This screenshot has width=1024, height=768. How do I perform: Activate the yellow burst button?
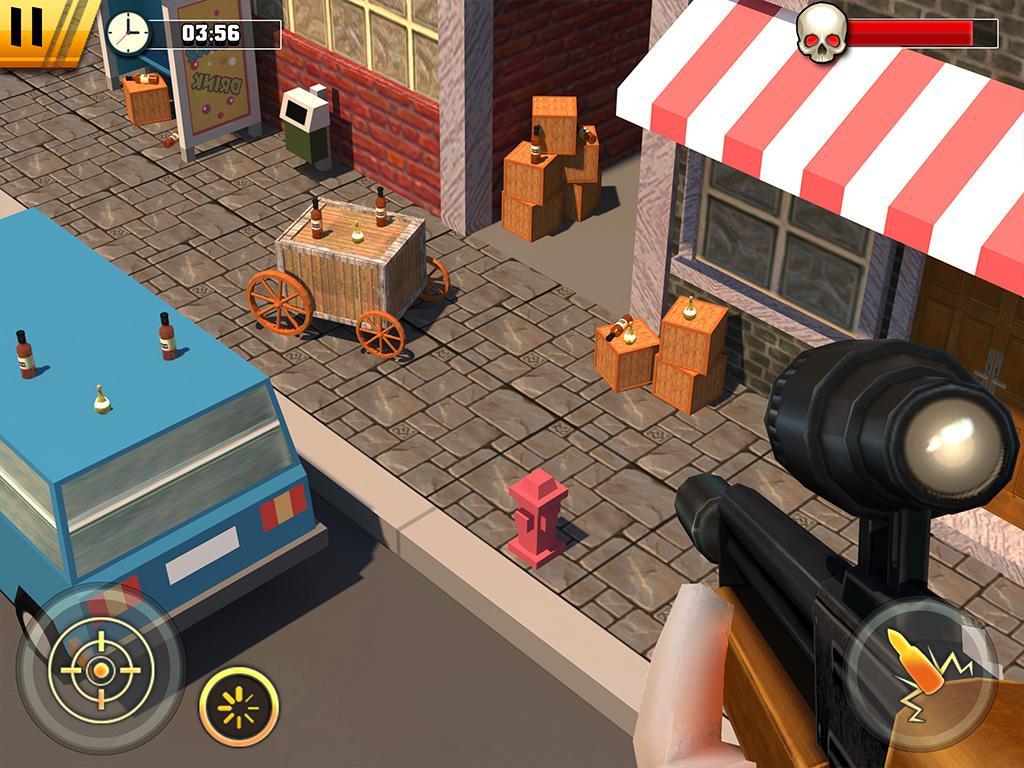coord(238,707)
